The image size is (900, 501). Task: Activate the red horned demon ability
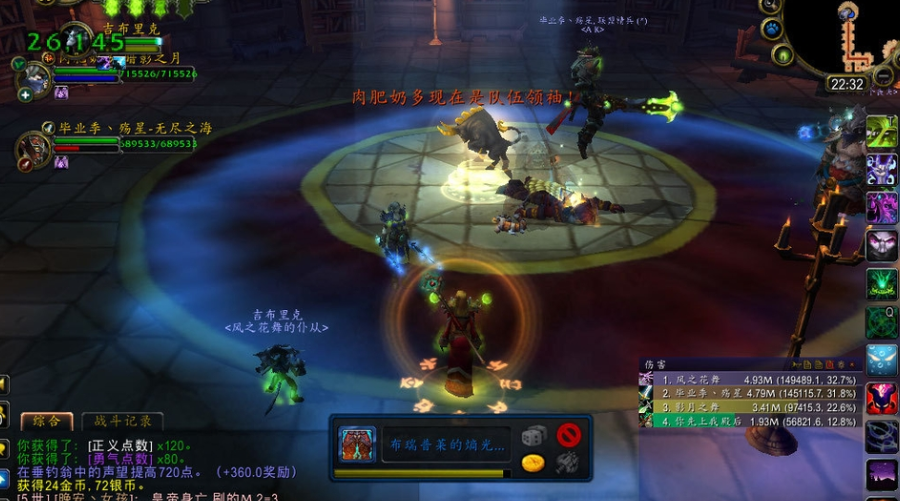click(x=881, y=398)
